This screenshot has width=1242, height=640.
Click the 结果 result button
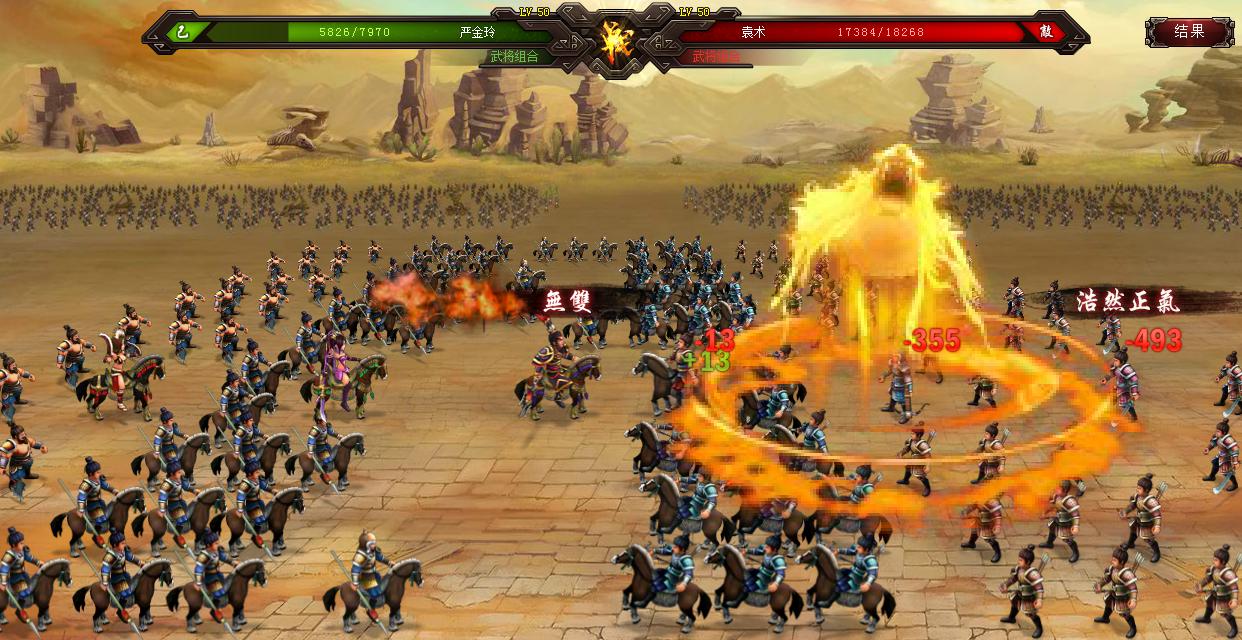1189,31
